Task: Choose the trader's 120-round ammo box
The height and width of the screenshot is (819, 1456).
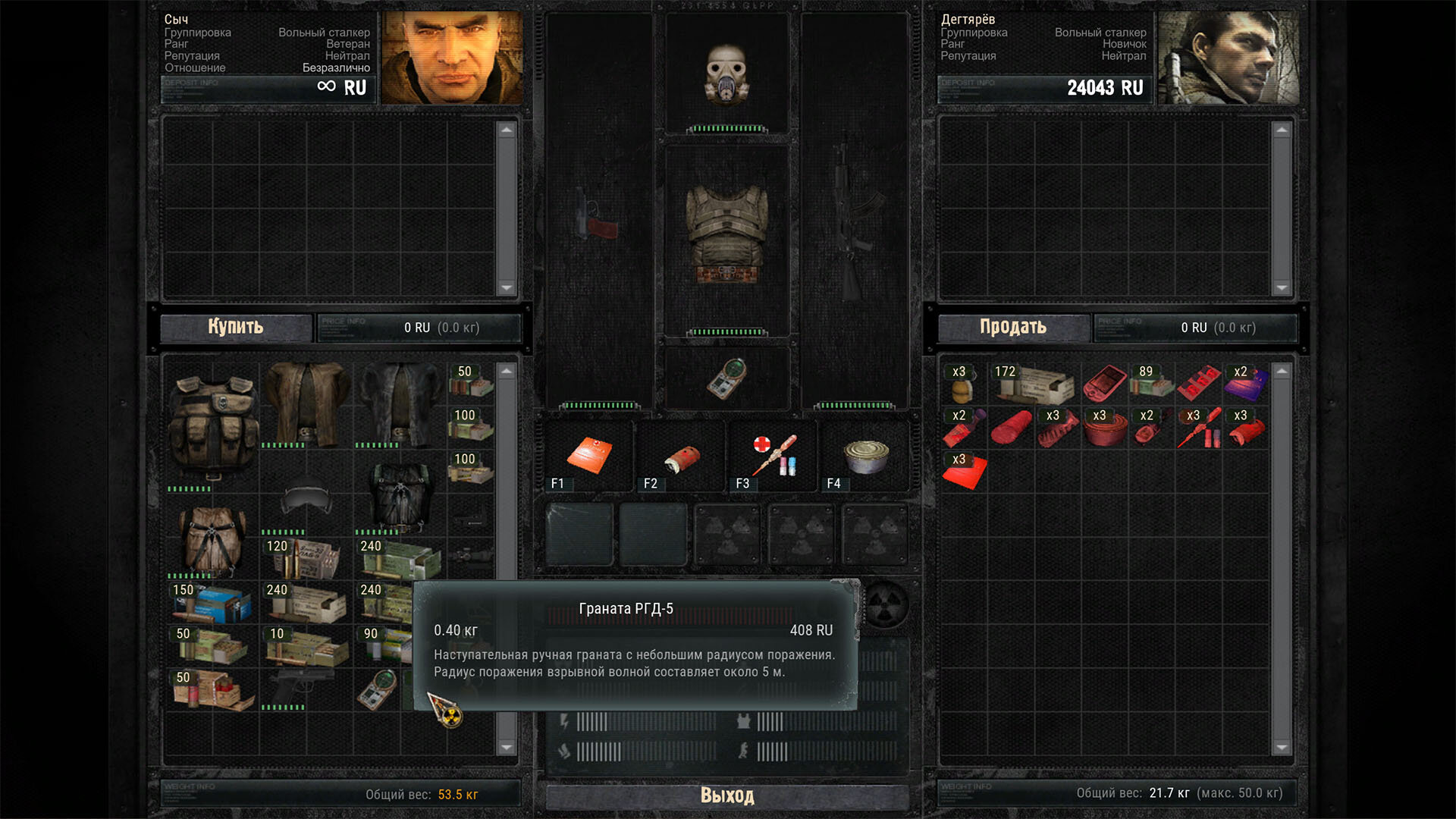Action: coord(306,558)
